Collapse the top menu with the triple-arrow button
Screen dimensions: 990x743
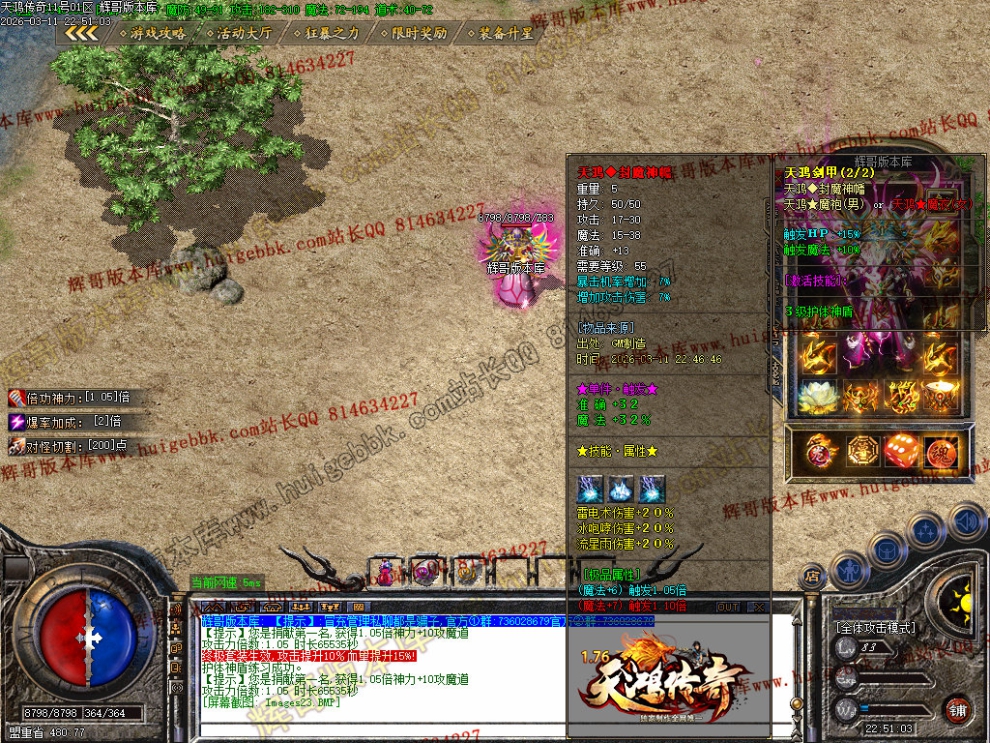coord(82,33)
